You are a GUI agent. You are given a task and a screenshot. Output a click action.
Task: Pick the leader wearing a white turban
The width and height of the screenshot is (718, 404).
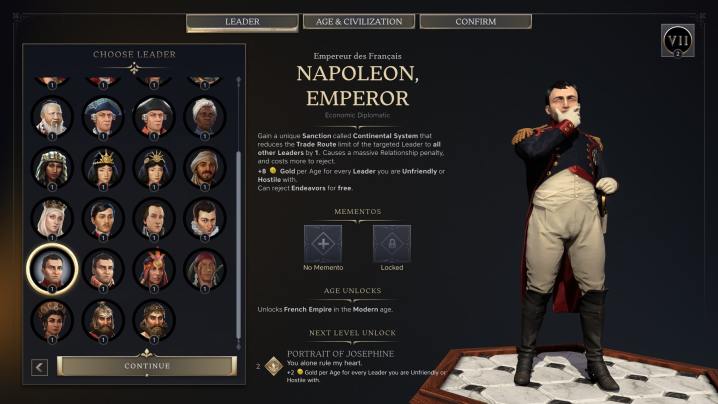tap(203, 116)
